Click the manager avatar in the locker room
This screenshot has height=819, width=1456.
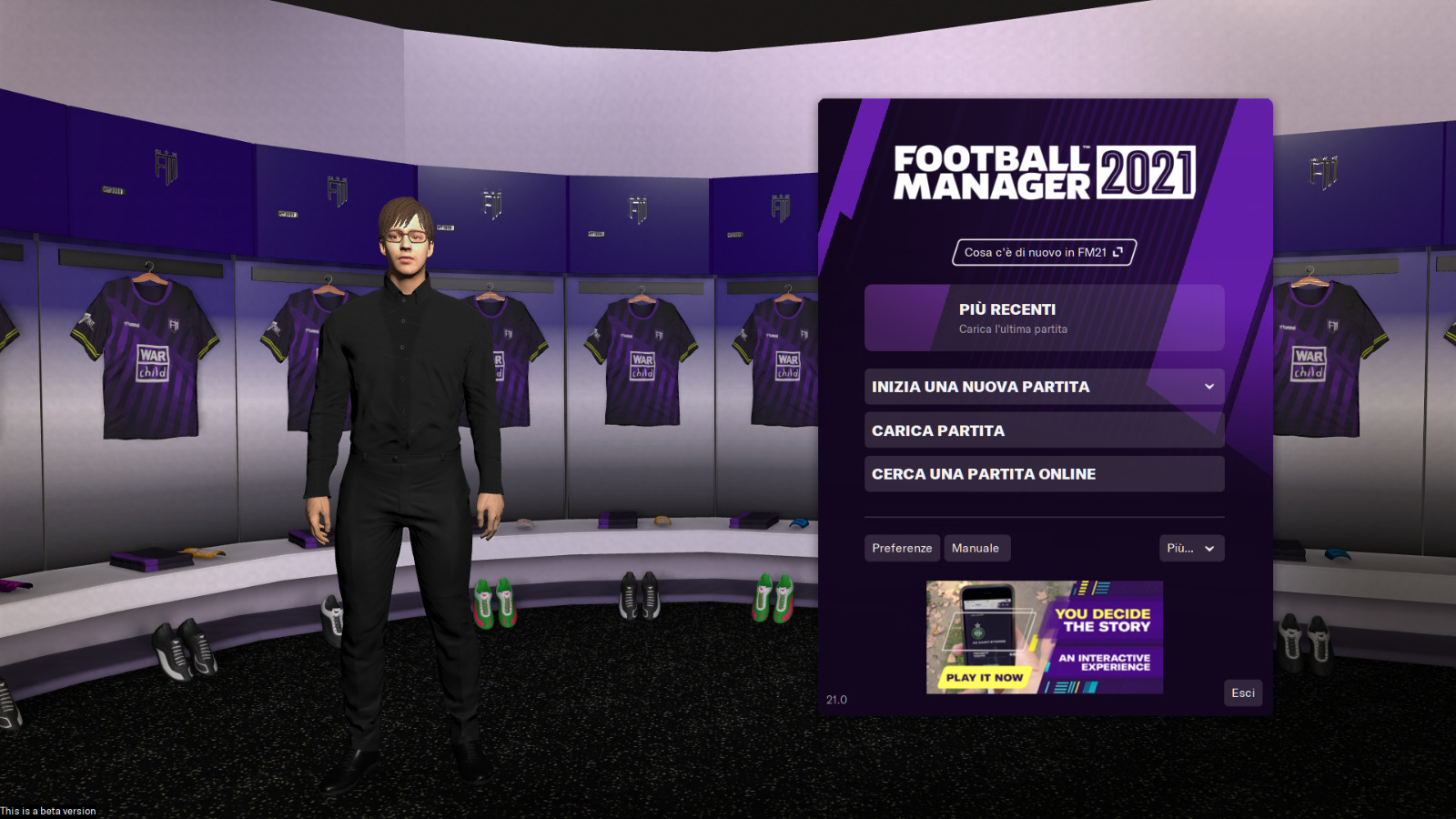[405, 409]
